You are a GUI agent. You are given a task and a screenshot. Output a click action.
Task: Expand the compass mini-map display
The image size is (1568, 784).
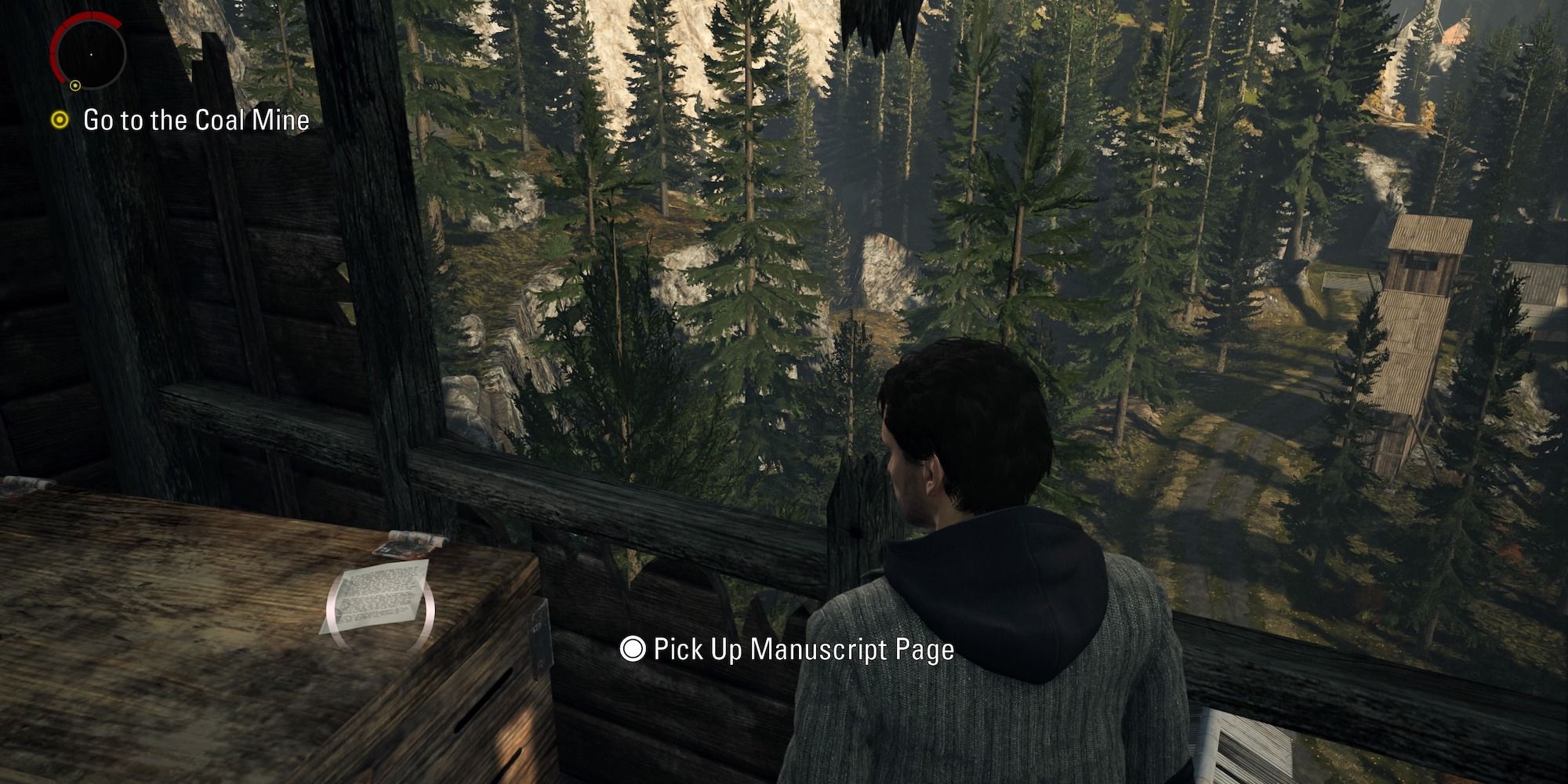pyautogui.click(x=91, y=55)
